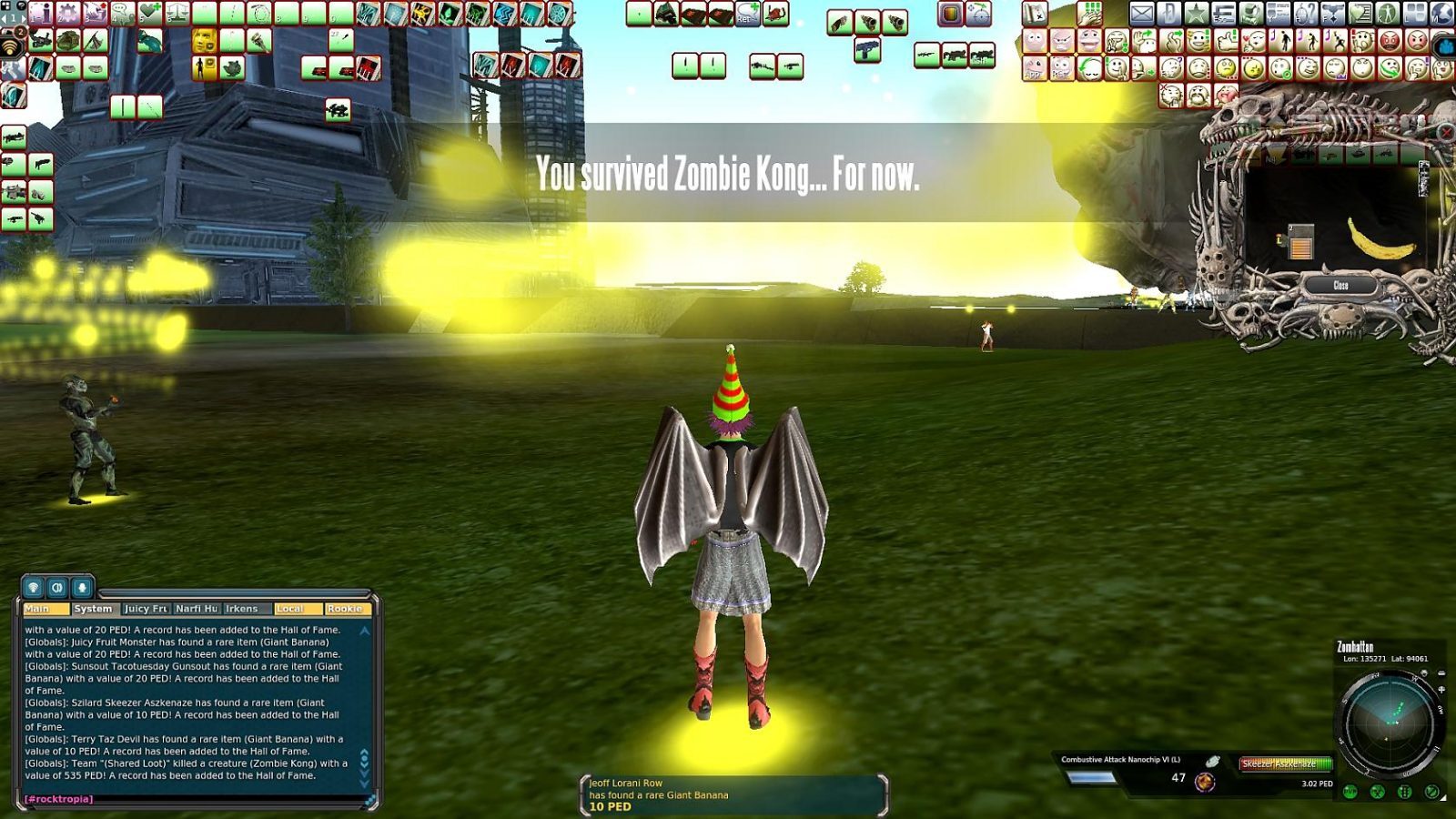
Task: Click the #rocktropia channel label
Action: pos(57,799)
